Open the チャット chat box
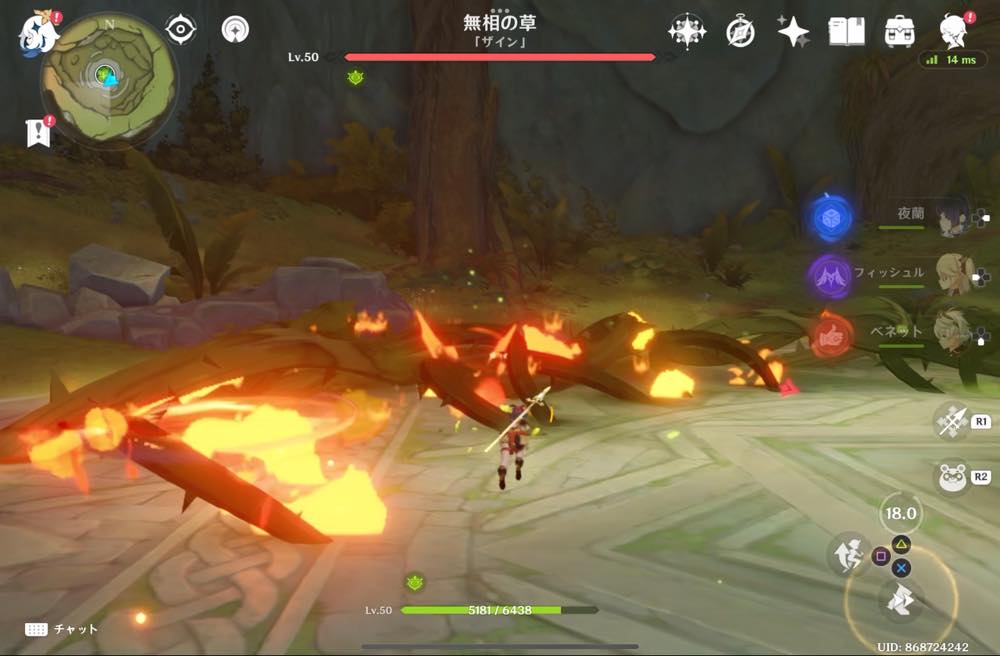 (62, 629)
